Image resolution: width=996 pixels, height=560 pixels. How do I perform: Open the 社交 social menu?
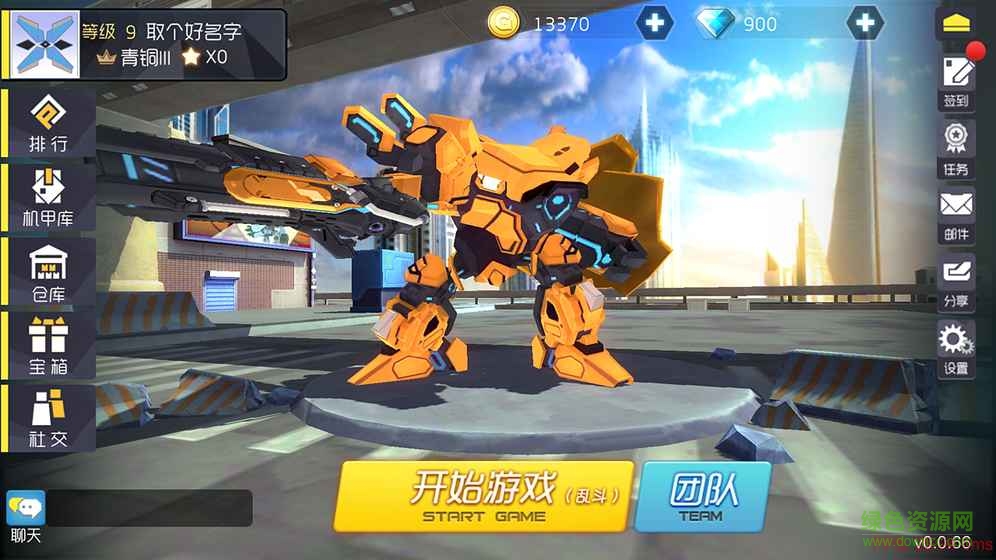coord(49,419)
